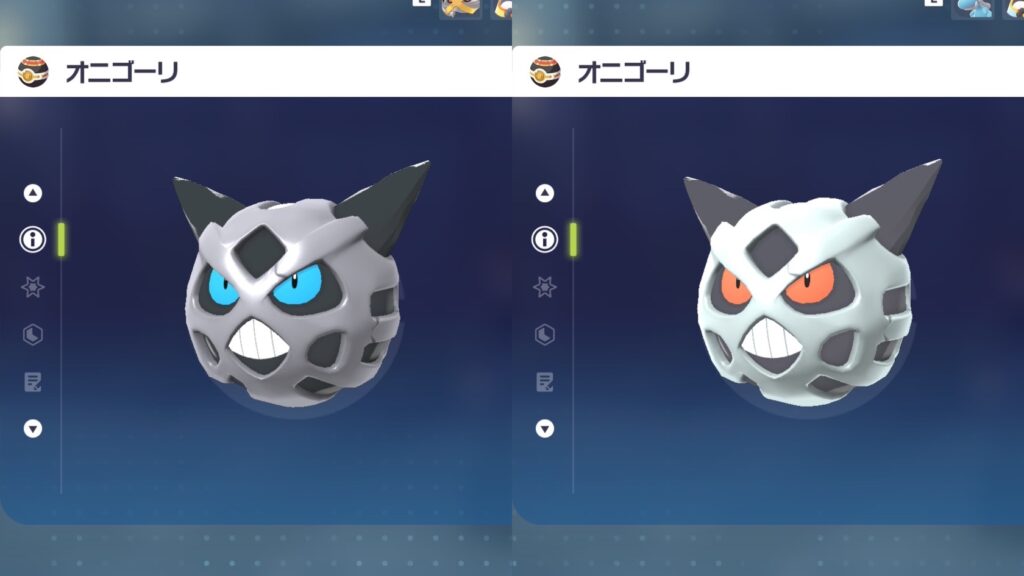Viewport: 1024px width, 576px height.
Task: Select the info tab beside the blue-eyed Glalie
Action: tap(33, 239)
